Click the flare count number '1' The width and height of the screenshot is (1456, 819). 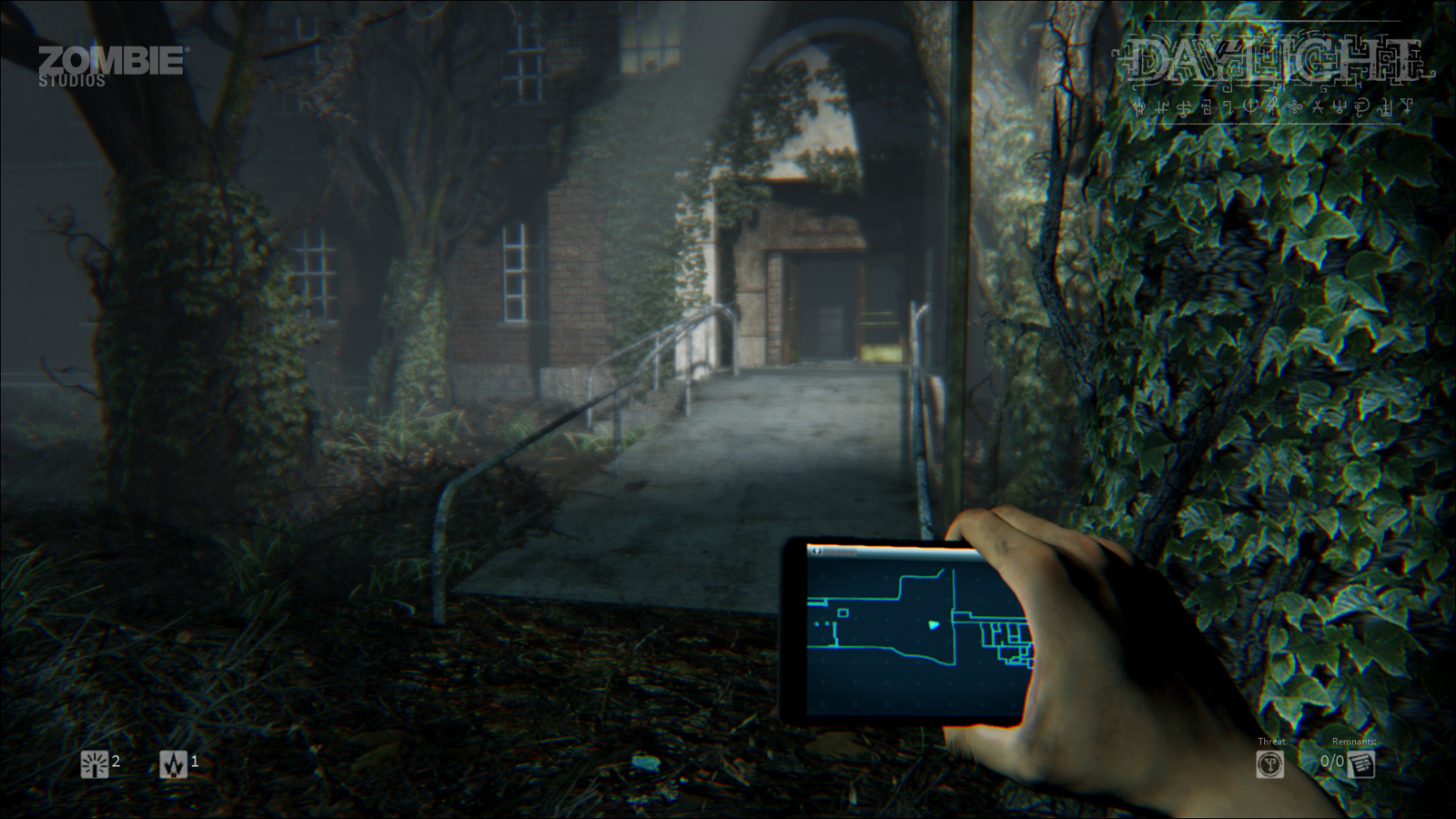193,763
